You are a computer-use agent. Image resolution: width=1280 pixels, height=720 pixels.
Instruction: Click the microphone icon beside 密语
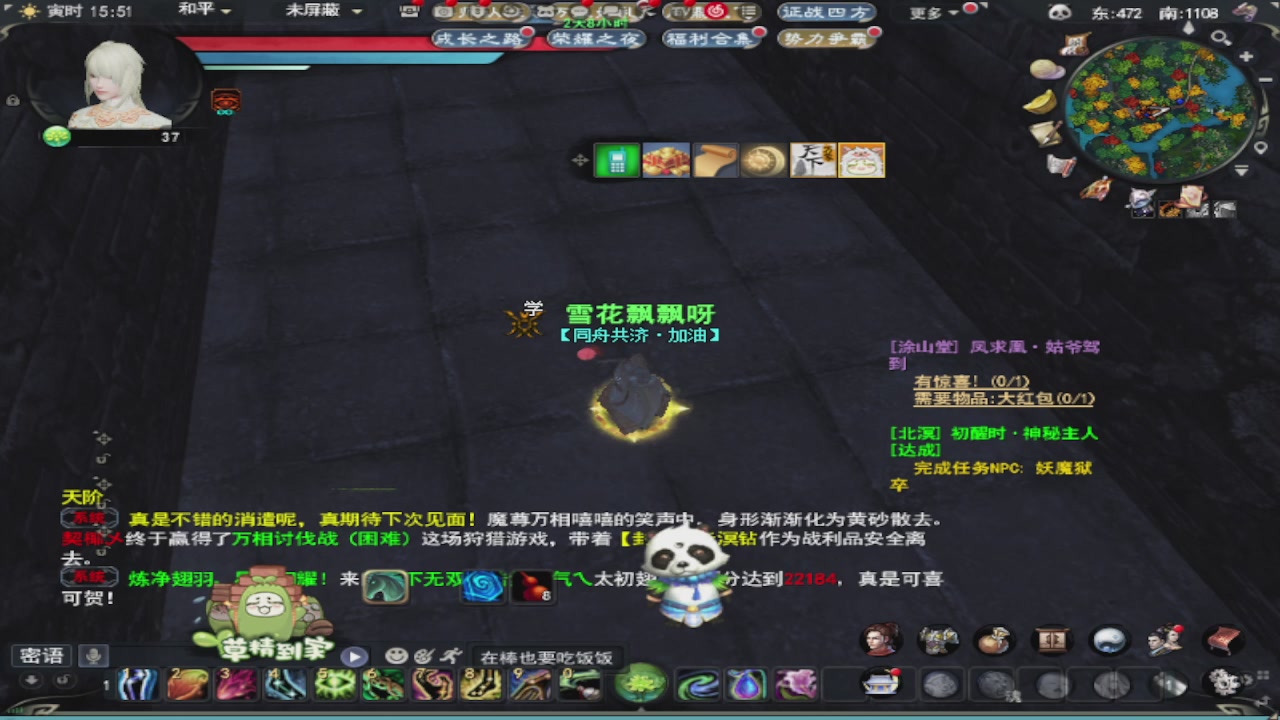click(x=94, y=656)
